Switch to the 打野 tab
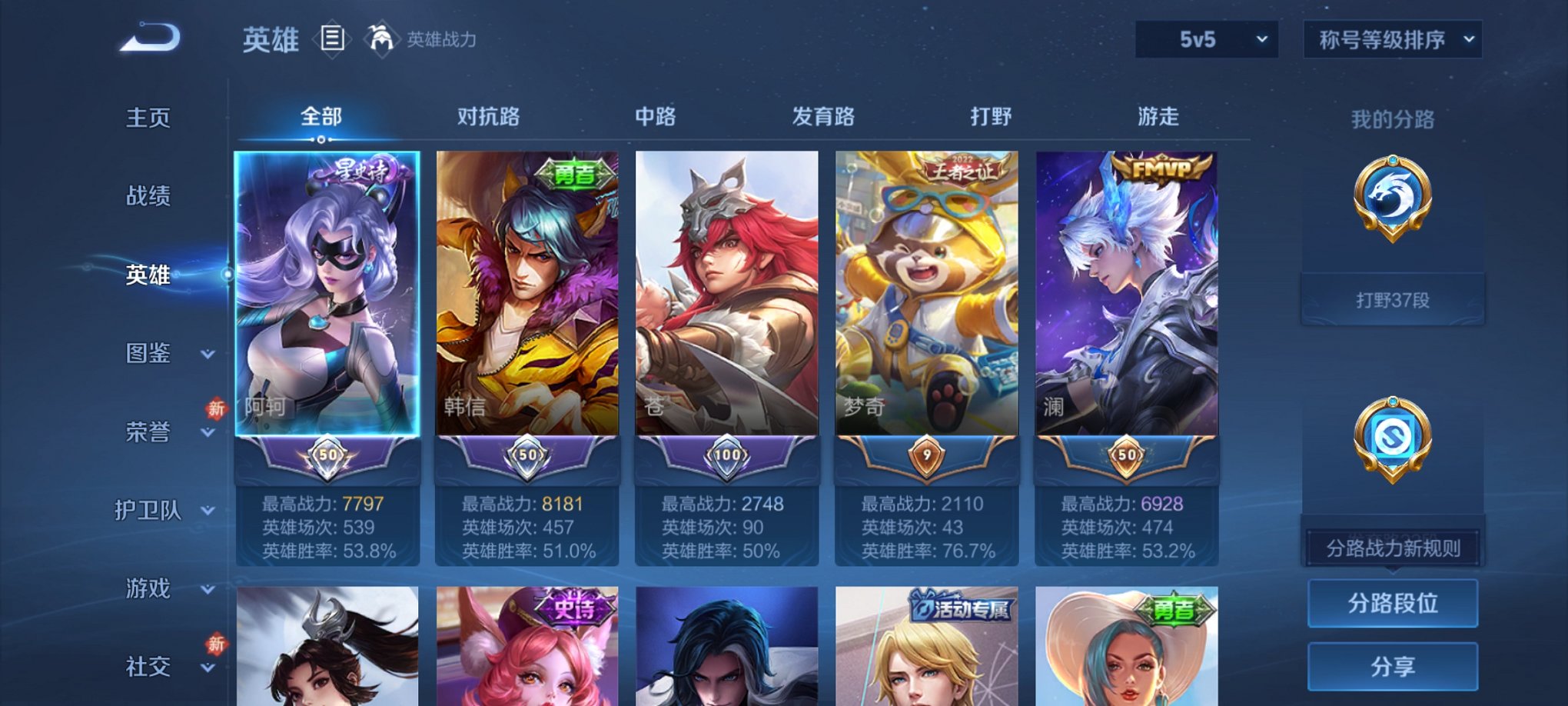The height and width of the screenshot is (706, 1568). 989,116
